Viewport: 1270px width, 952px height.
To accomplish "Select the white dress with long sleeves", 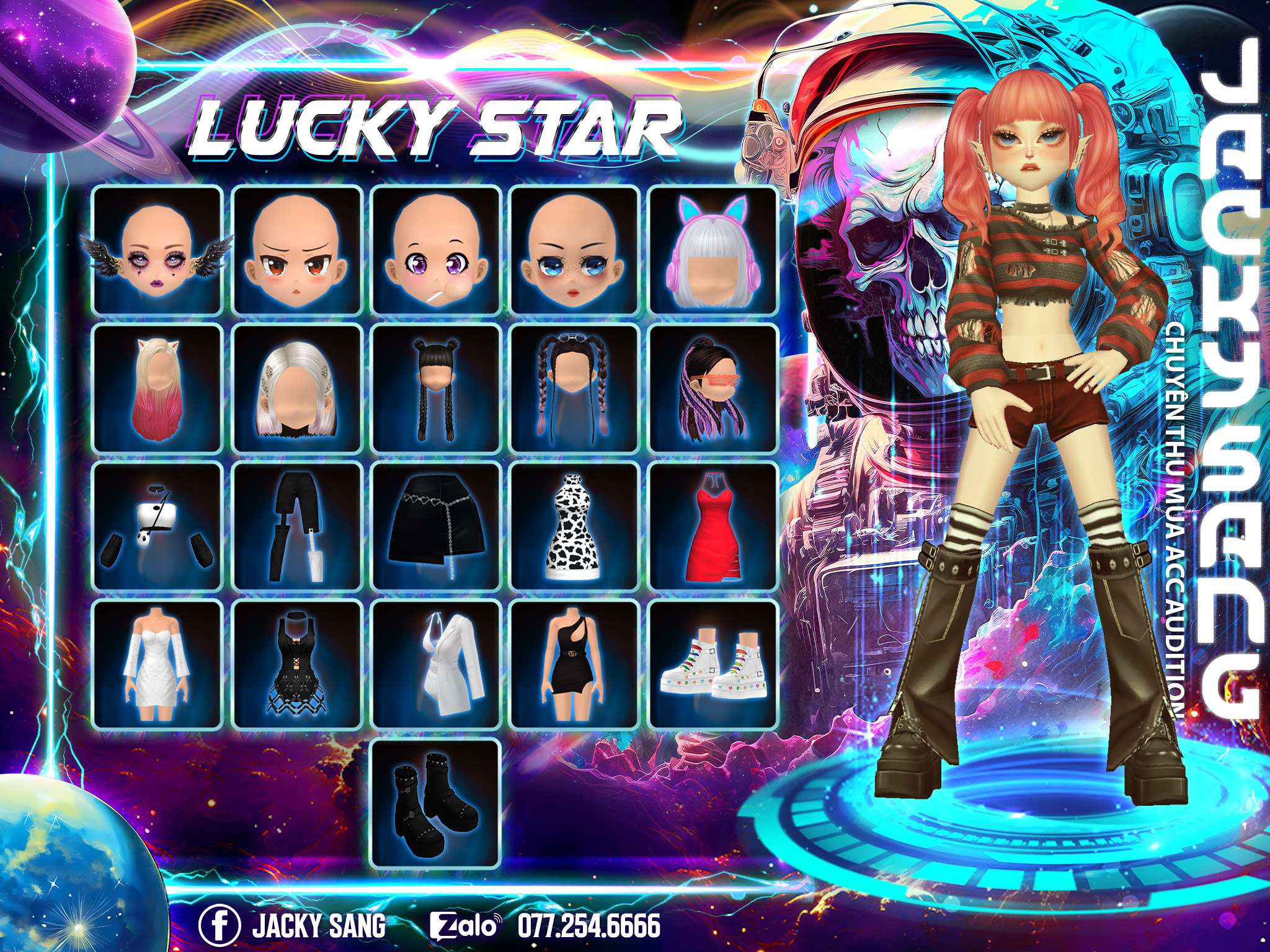I will pyautogui.click(x=157, y=664).
